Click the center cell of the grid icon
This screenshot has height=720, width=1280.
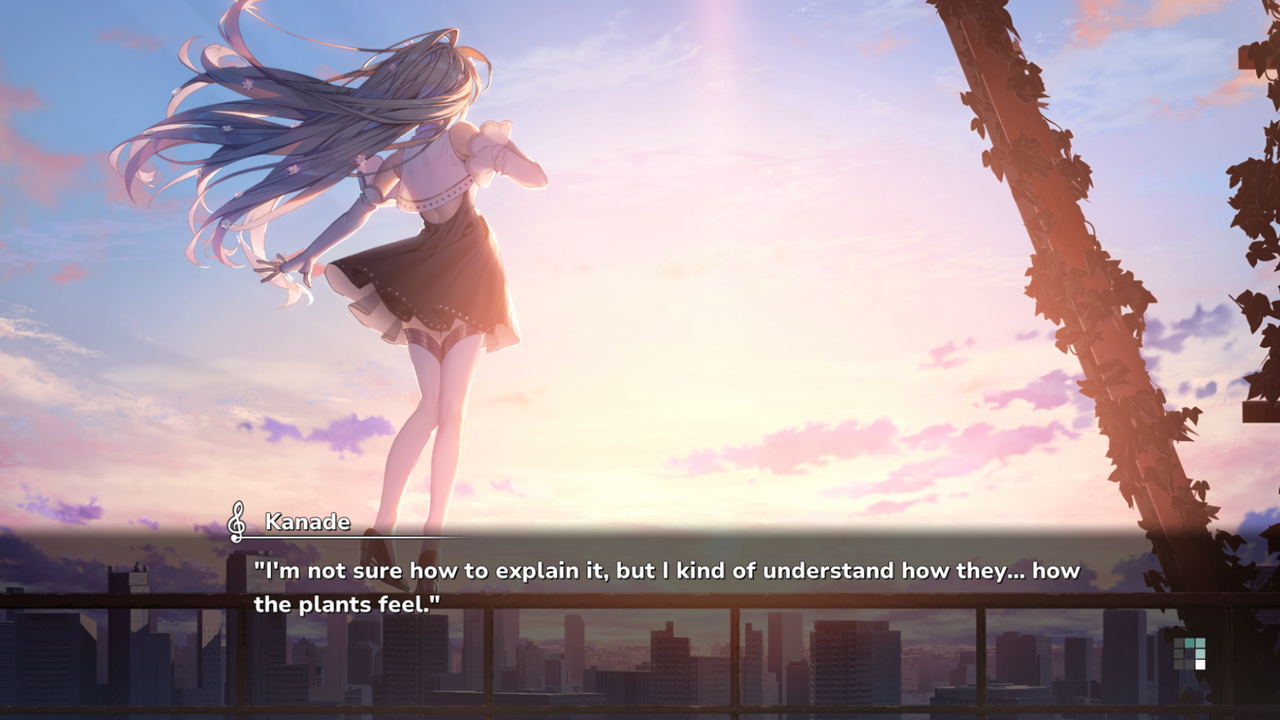coord(1189,654)
